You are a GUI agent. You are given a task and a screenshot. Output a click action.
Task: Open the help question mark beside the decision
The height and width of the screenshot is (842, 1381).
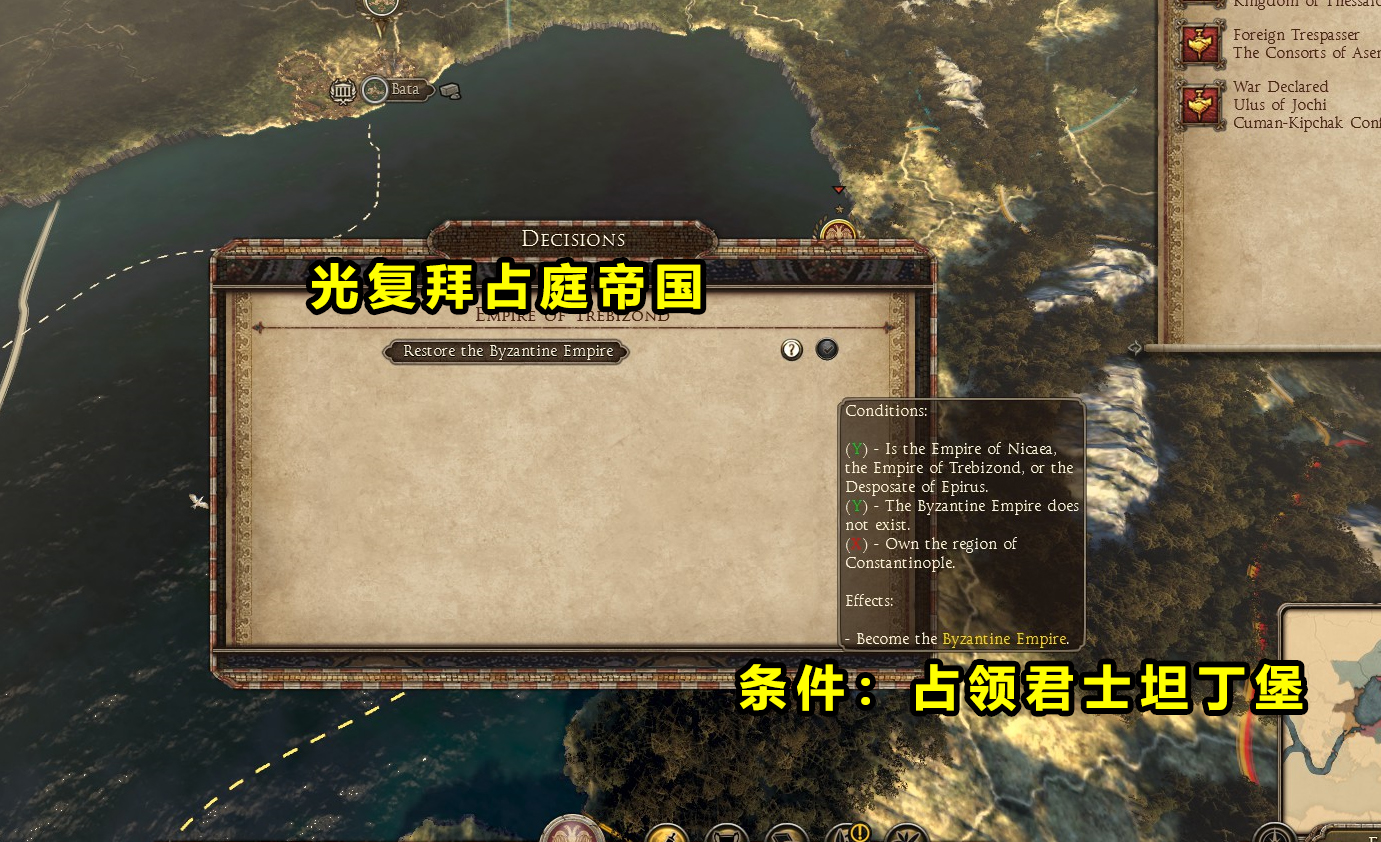791,349
